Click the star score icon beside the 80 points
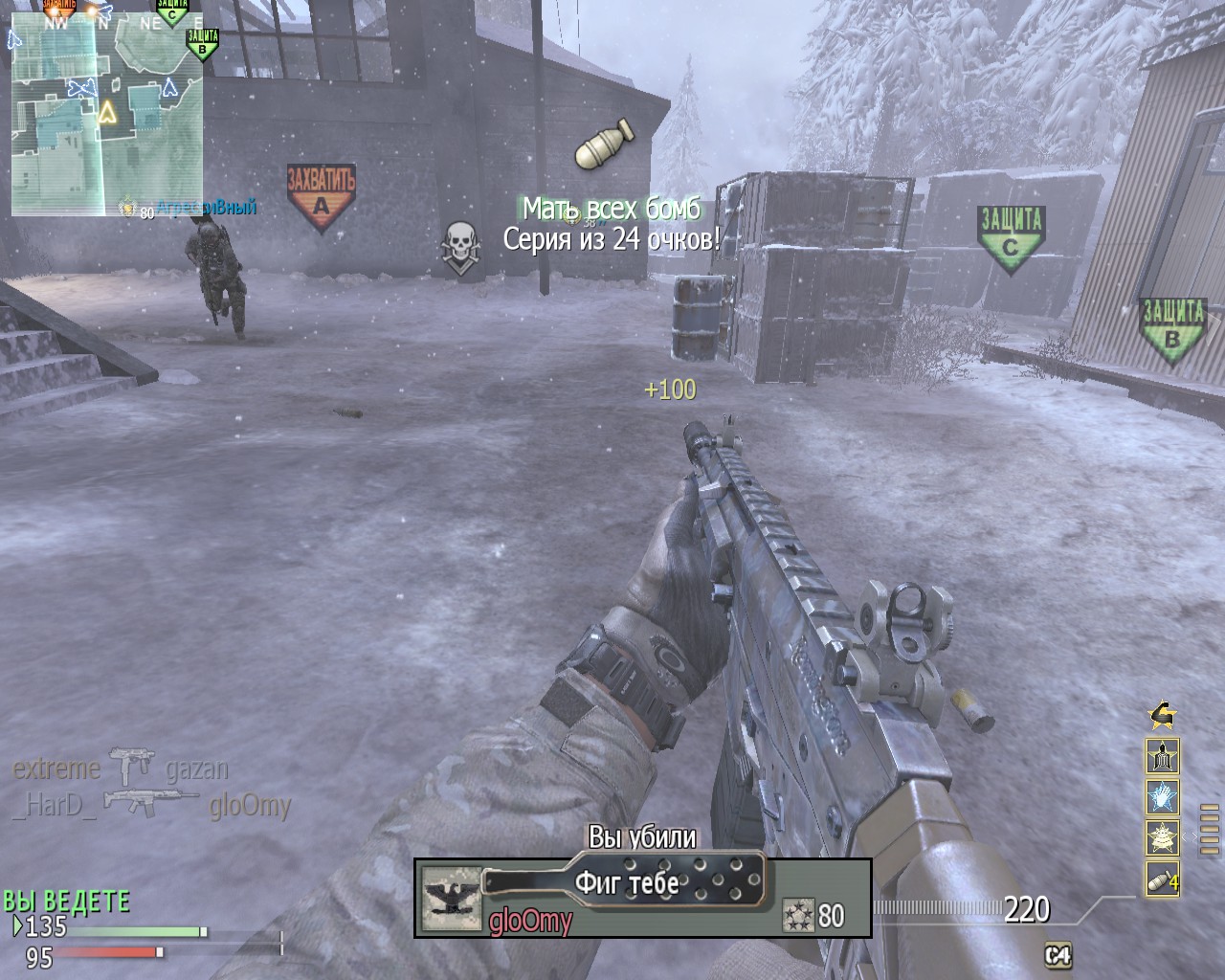The height and width of the screenshot is (980, 1225). pyautogui.click(x=797, y=915)
